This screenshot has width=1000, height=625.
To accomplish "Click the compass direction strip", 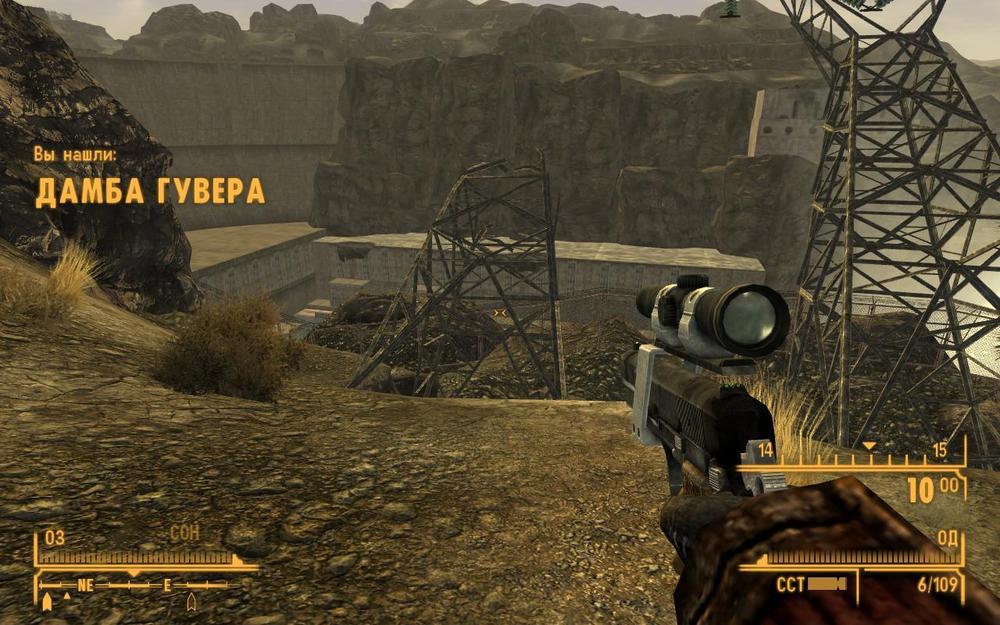I will point(138,585).
